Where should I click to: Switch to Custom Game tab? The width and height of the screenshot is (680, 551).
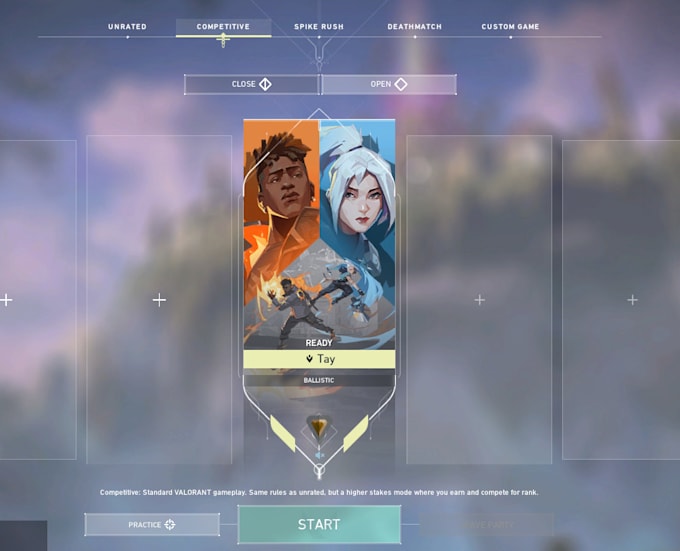(511, 27)
